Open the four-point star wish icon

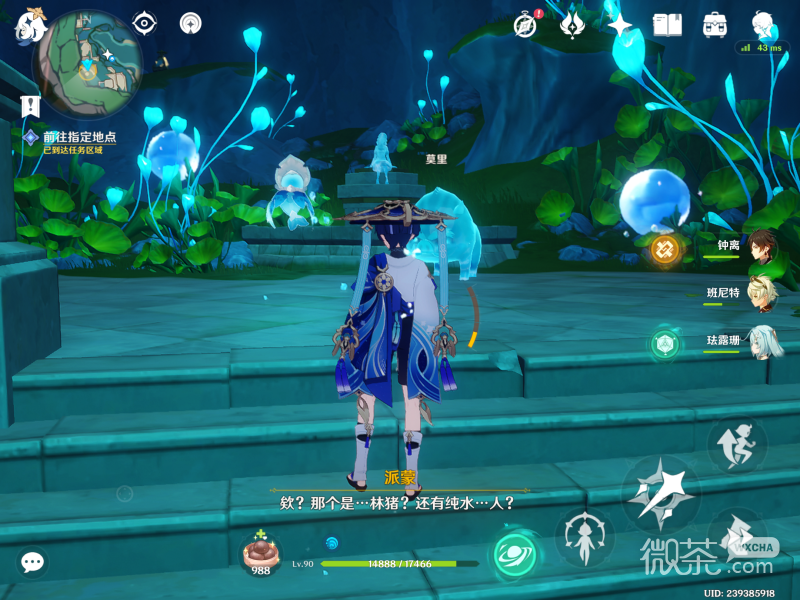(x=619, y=24)
